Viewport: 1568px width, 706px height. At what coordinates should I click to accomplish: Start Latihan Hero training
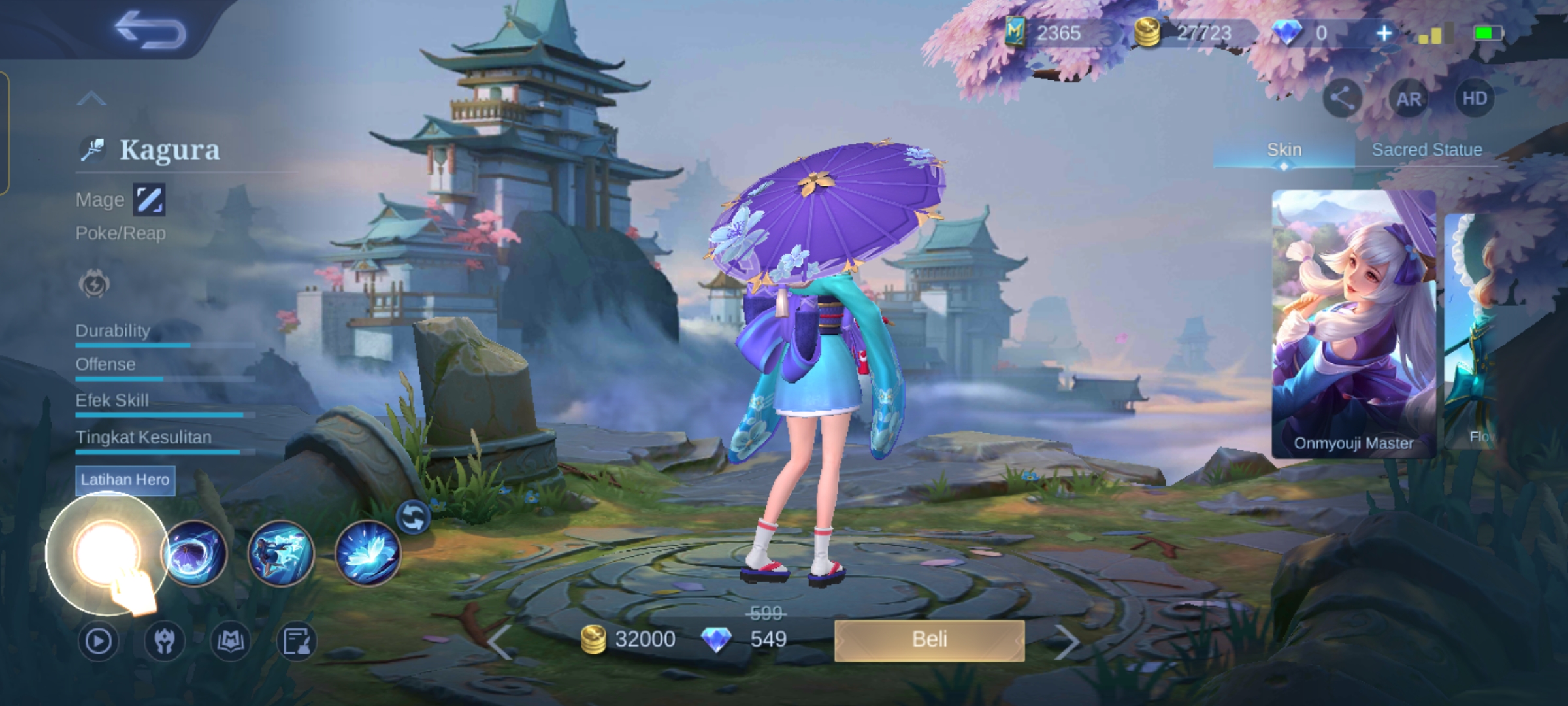[x=125, y=480]
